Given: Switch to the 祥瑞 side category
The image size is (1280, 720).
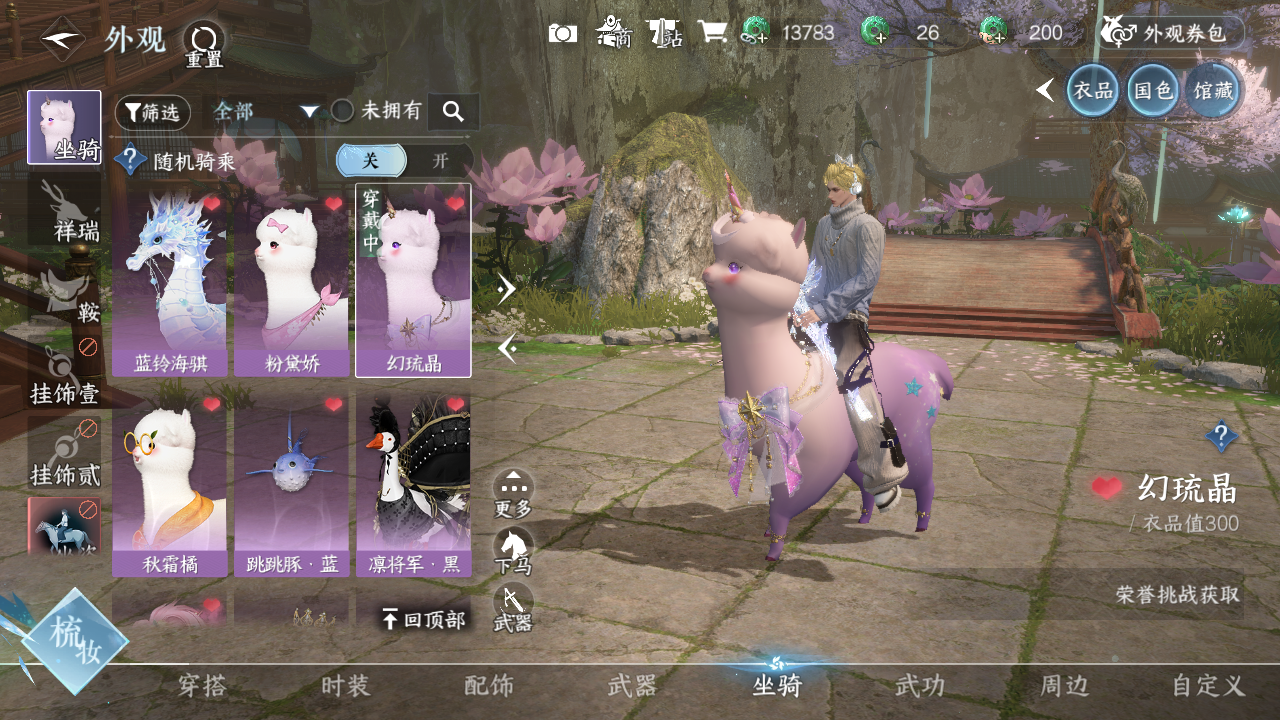Looking at the screenshot, I should pyautogui.click(x=65, y=212).
